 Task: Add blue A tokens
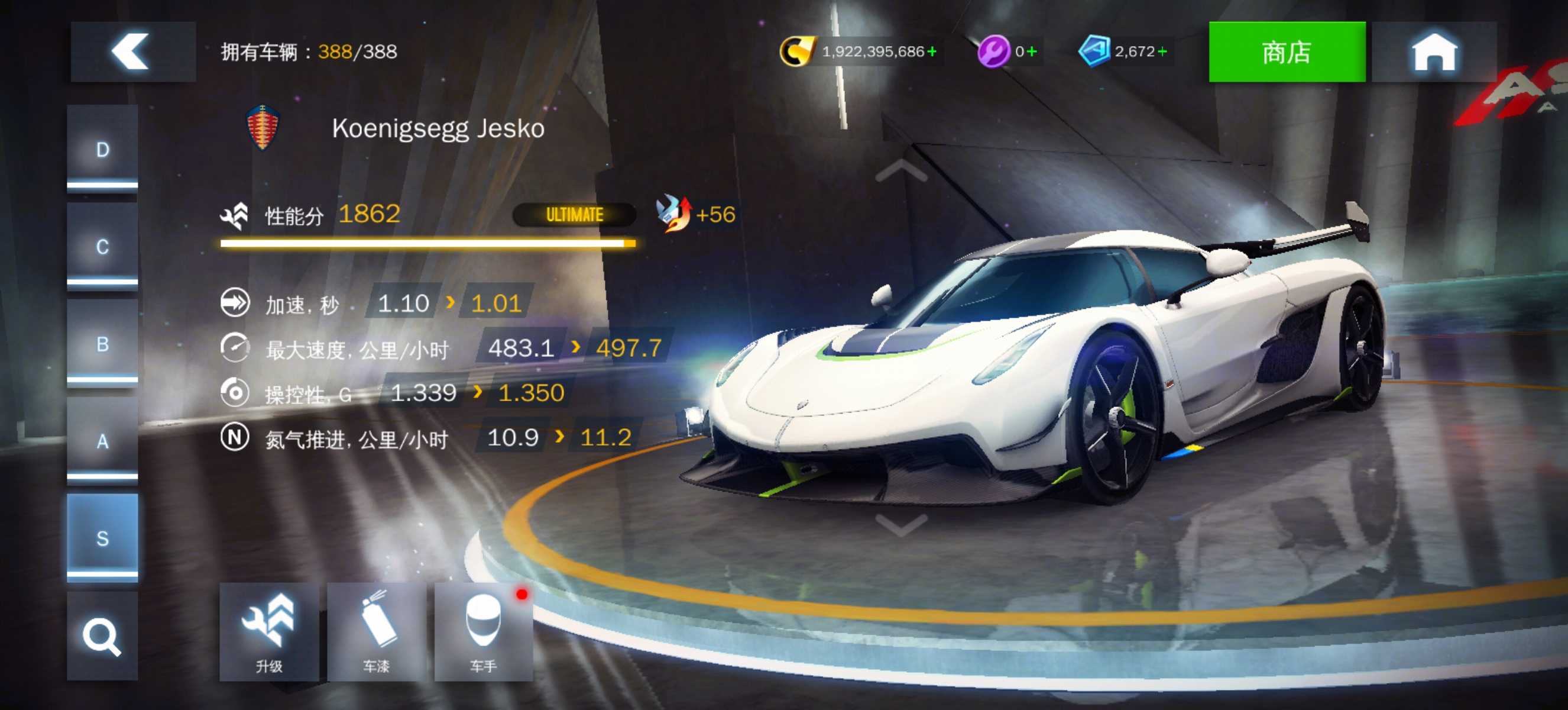click(x=1162, y=51)
